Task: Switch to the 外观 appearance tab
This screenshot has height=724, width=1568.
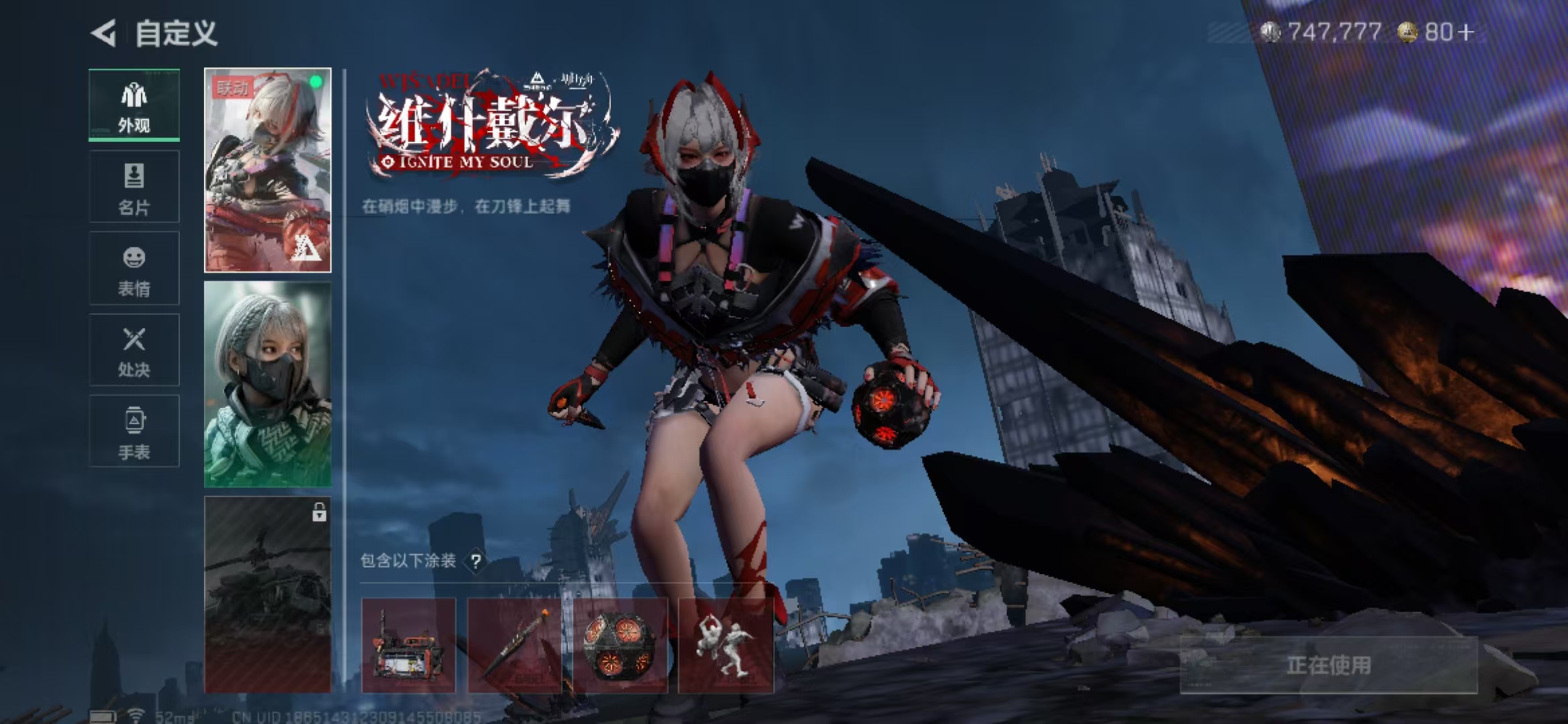Action: [x=134, y=105]
